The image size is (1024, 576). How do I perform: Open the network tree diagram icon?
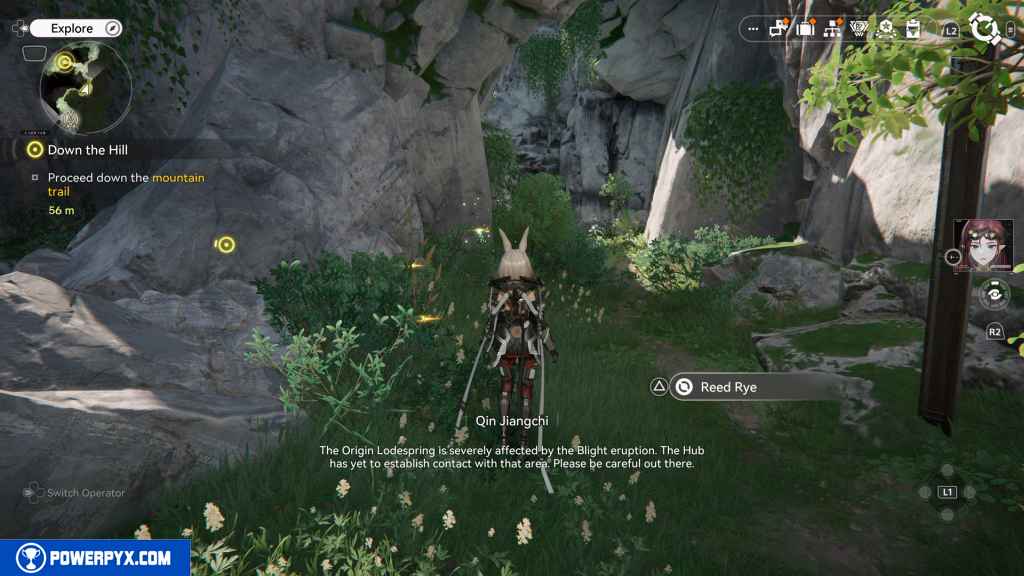point(832,29)
